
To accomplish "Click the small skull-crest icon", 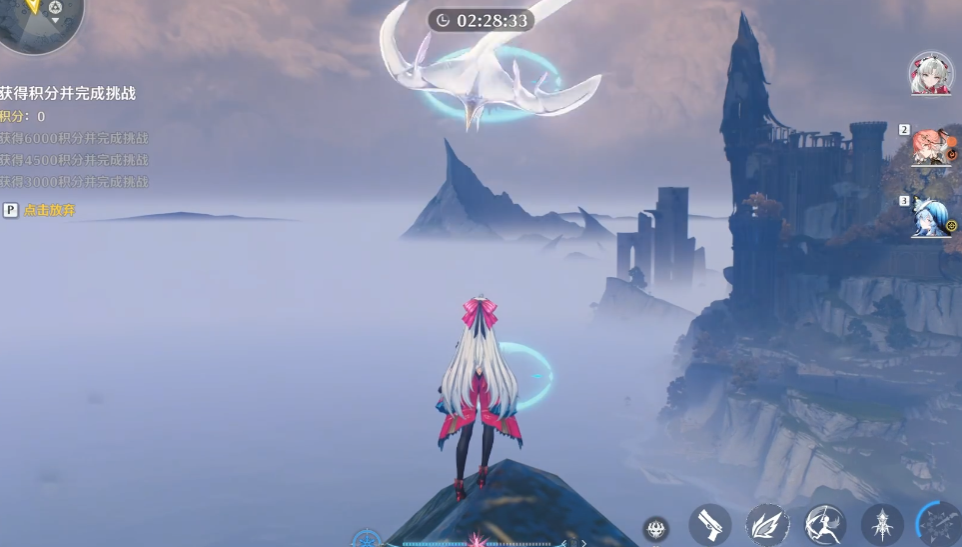I will pyautogui.click(x=656, y=529).
